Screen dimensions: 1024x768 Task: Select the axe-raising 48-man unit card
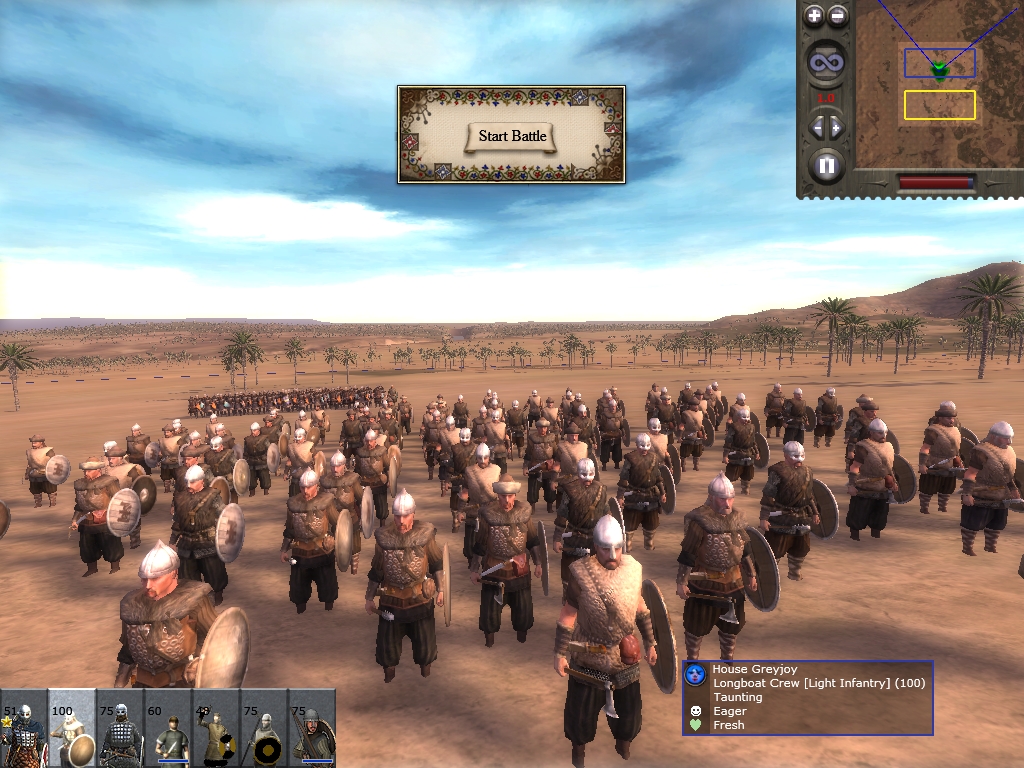pos(216,729)
